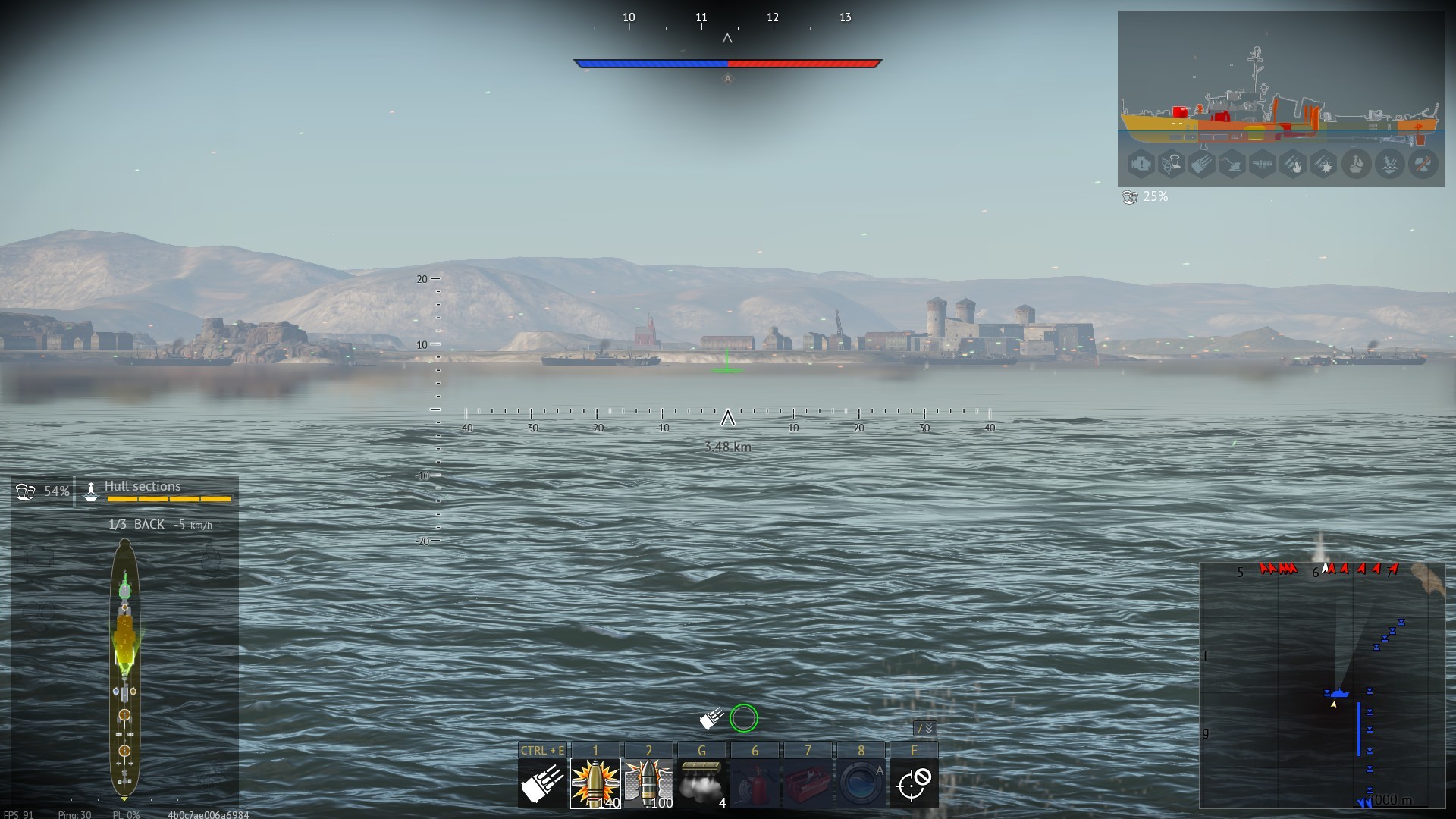This screenshot has height=819, width=1456.
Task: Expand the action bar with the double-chevron button
Action: click(x=925, y=729)
